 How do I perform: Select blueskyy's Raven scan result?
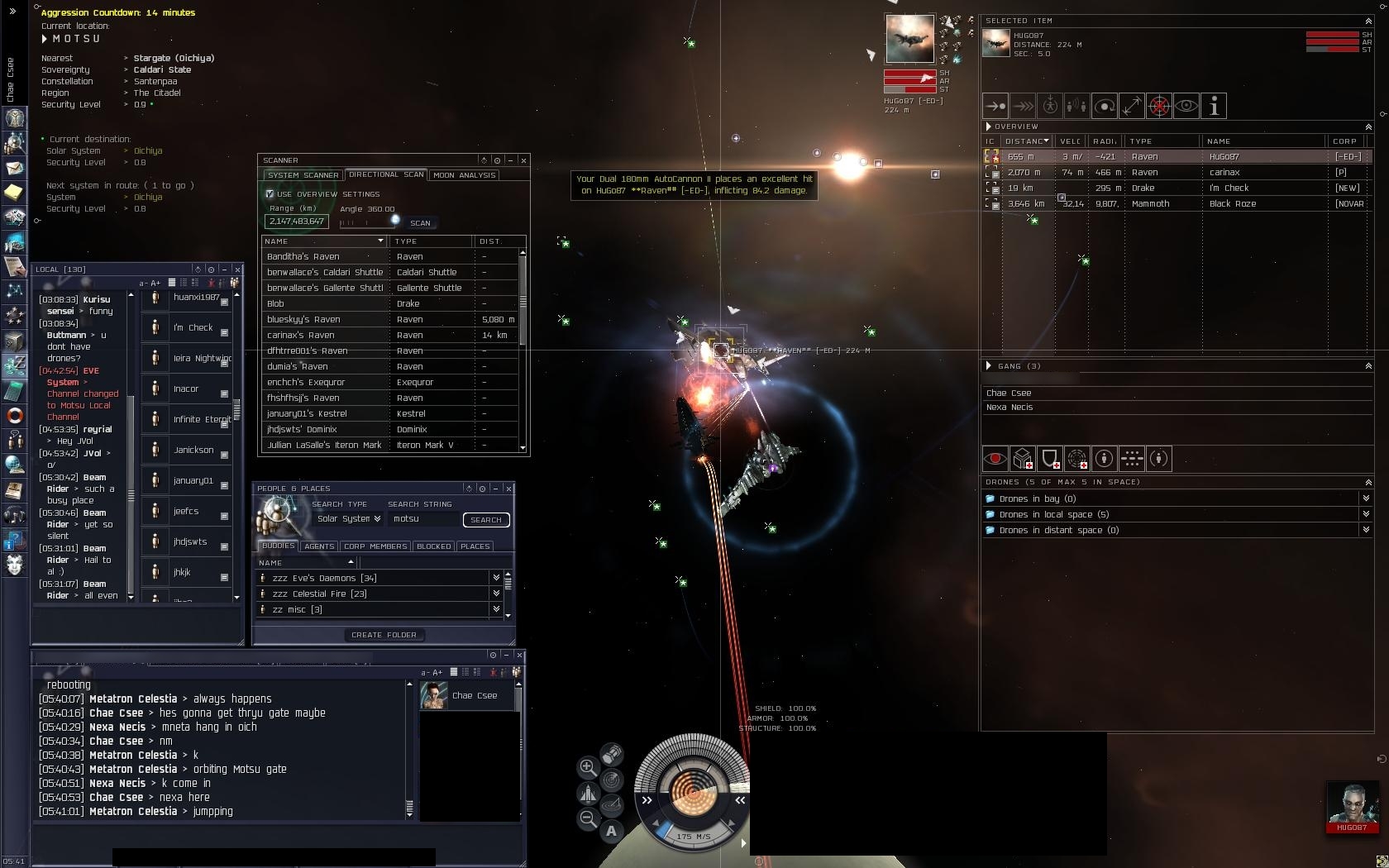(x=322, y=319)
